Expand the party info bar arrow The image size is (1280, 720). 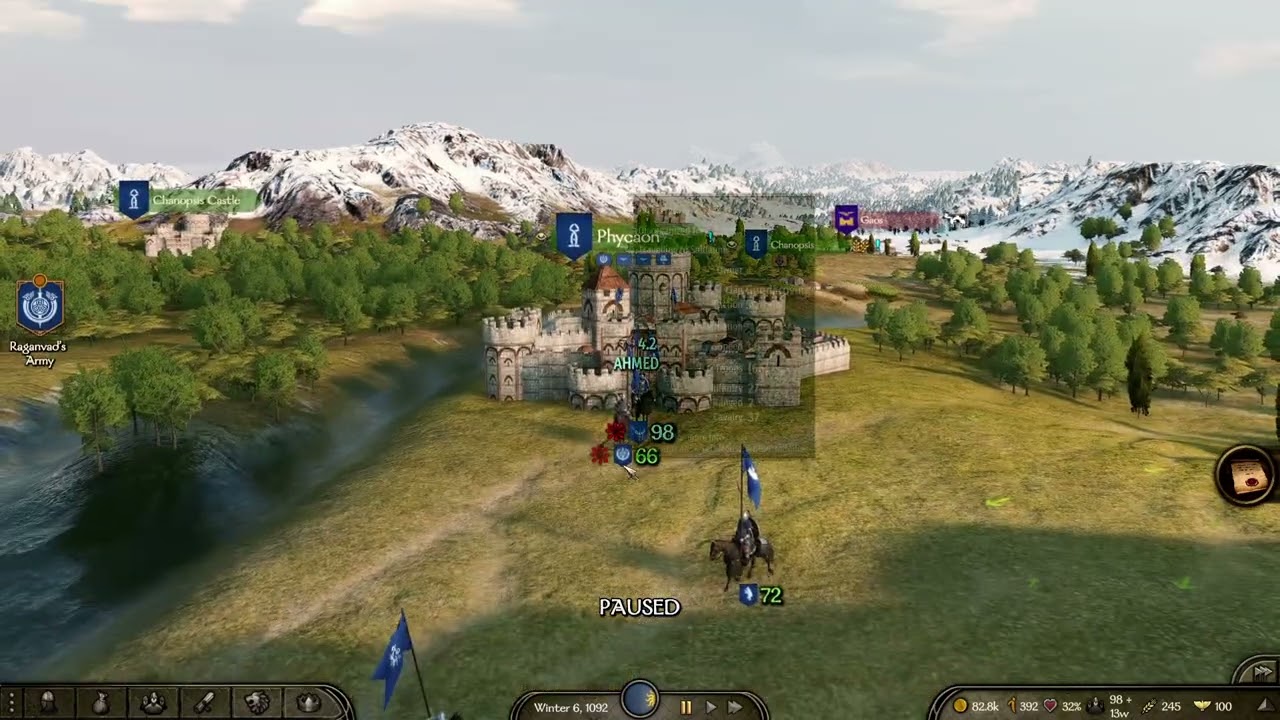[x=1265, y=707]
